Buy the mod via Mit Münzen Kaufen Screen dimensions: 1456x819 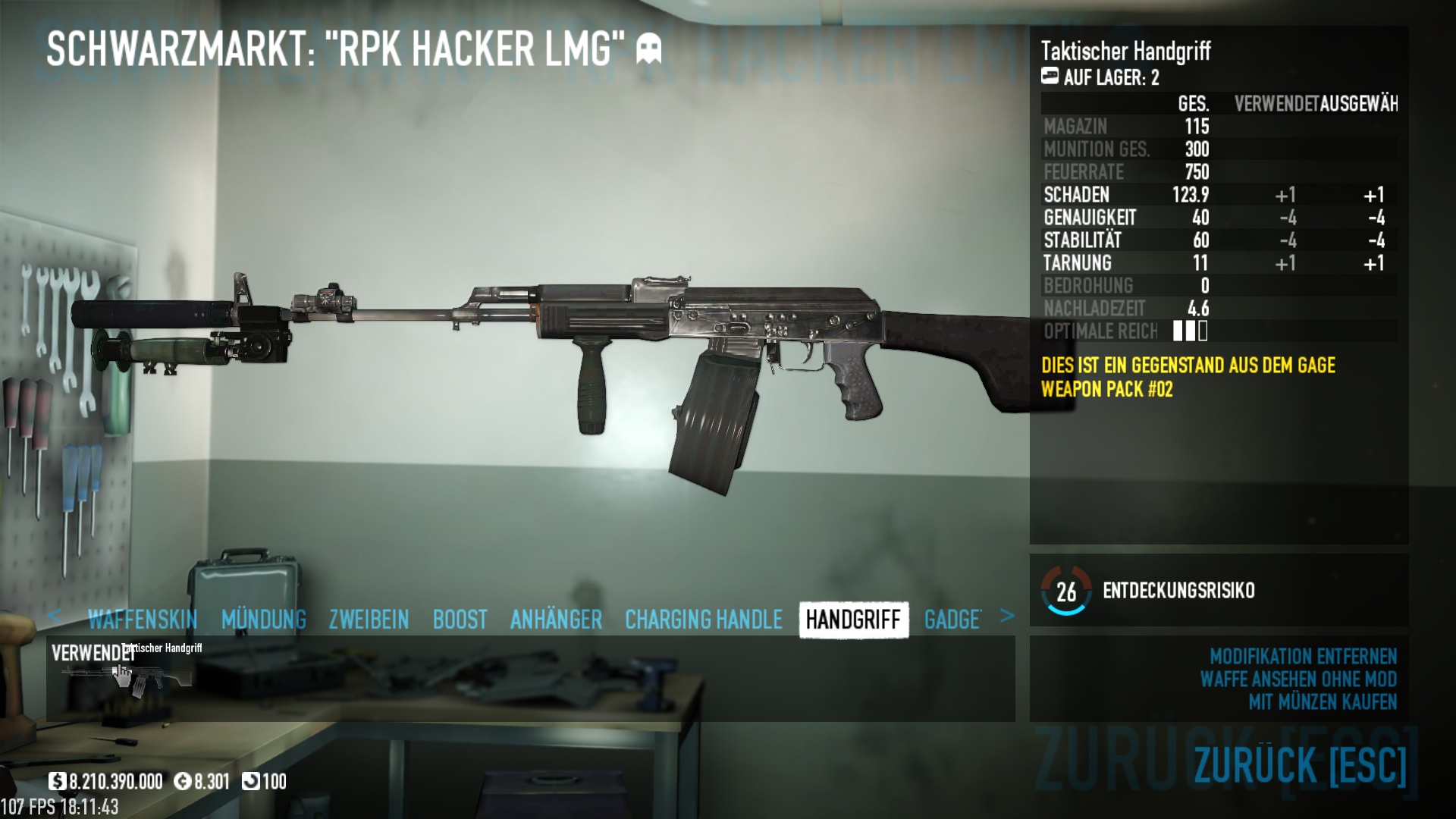click(1323, 702)
